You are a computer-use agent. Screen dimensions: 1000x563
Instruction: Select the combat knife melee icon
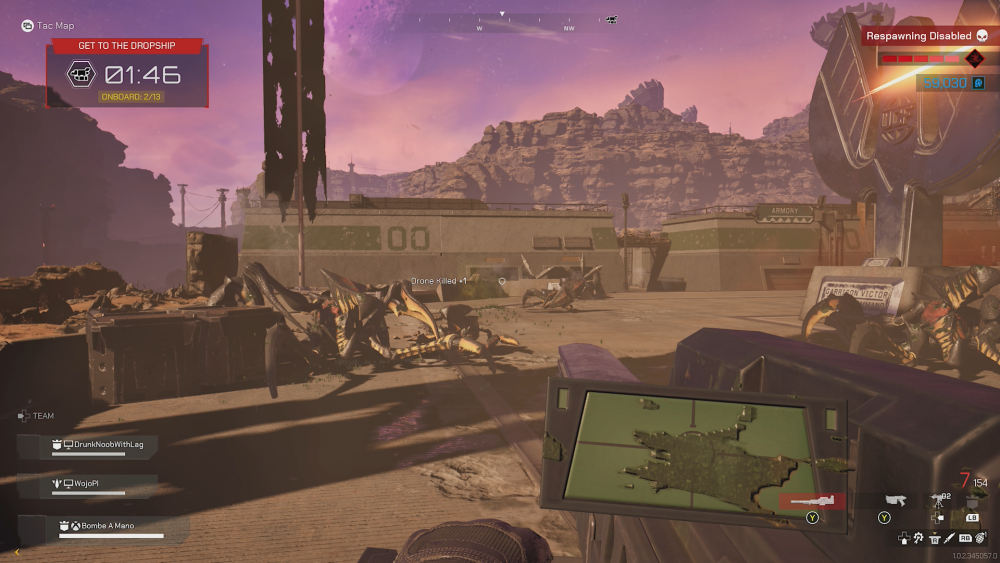pyautogui.click(x=949, y=538)
